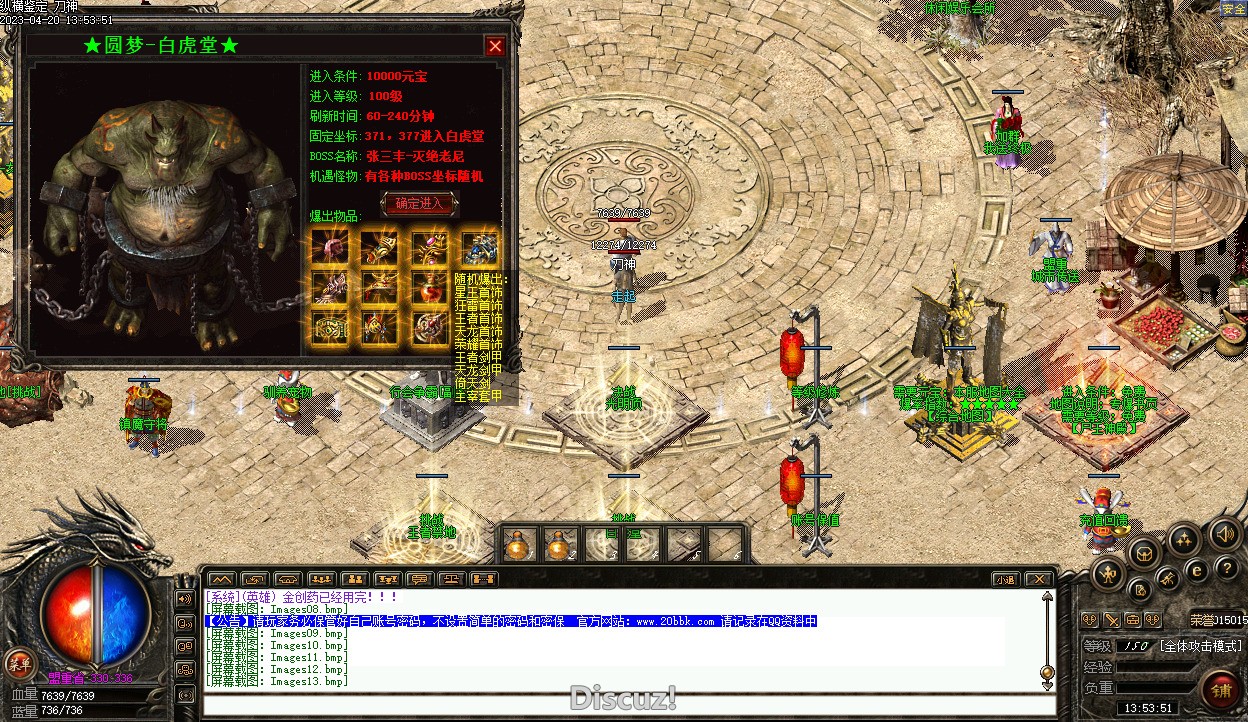Viewport: 1248px width, 722px height.
Task: Click the round 'e' browser icon
Action: (1197, 570)
